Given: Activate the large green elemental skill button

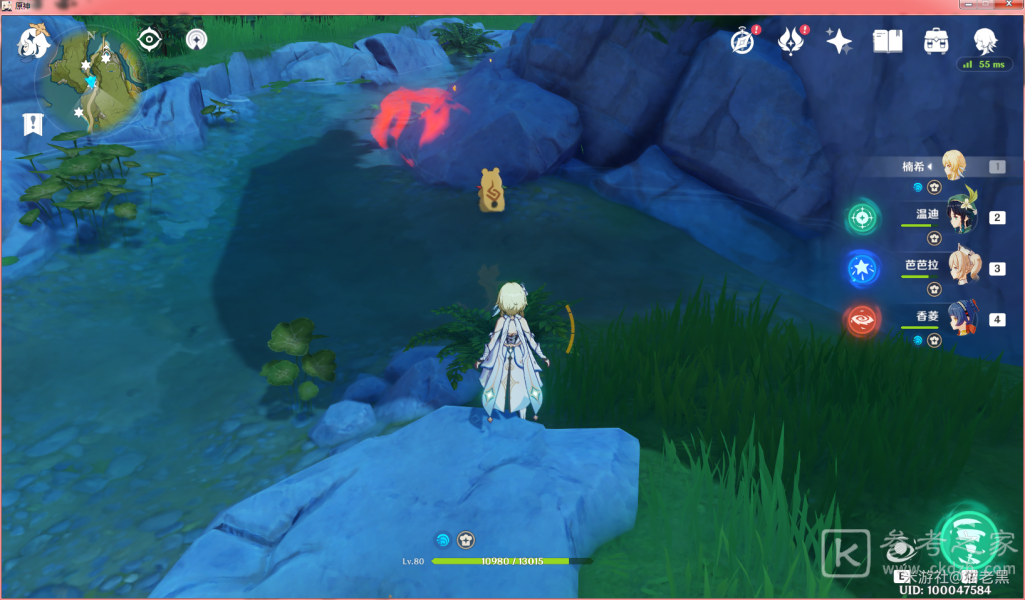Looking at the screenshot, I should 966,538.
